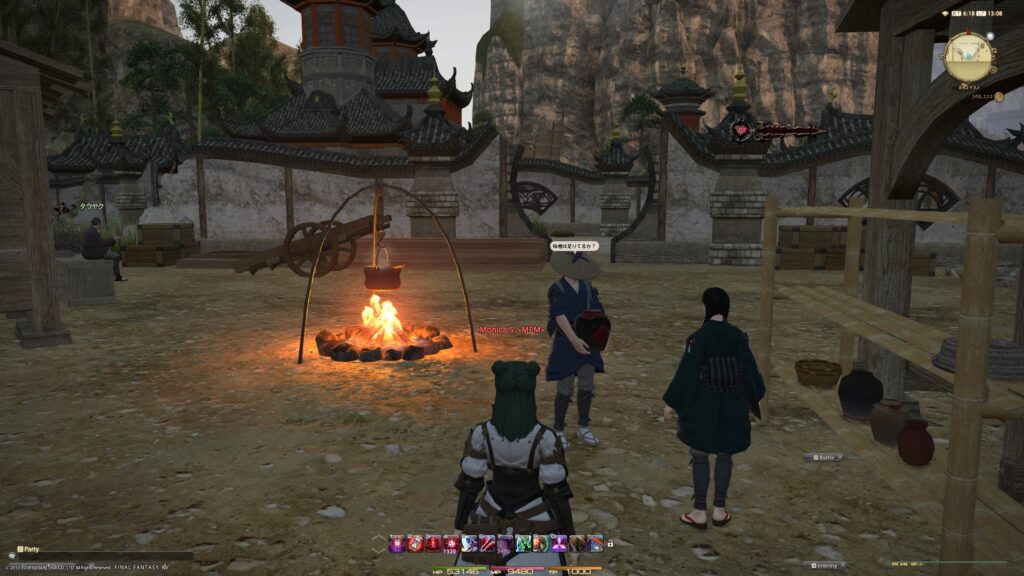Activate the first purple orb hotbar skill
This screenshot has width=1024, height=576.
pos(397,543)
